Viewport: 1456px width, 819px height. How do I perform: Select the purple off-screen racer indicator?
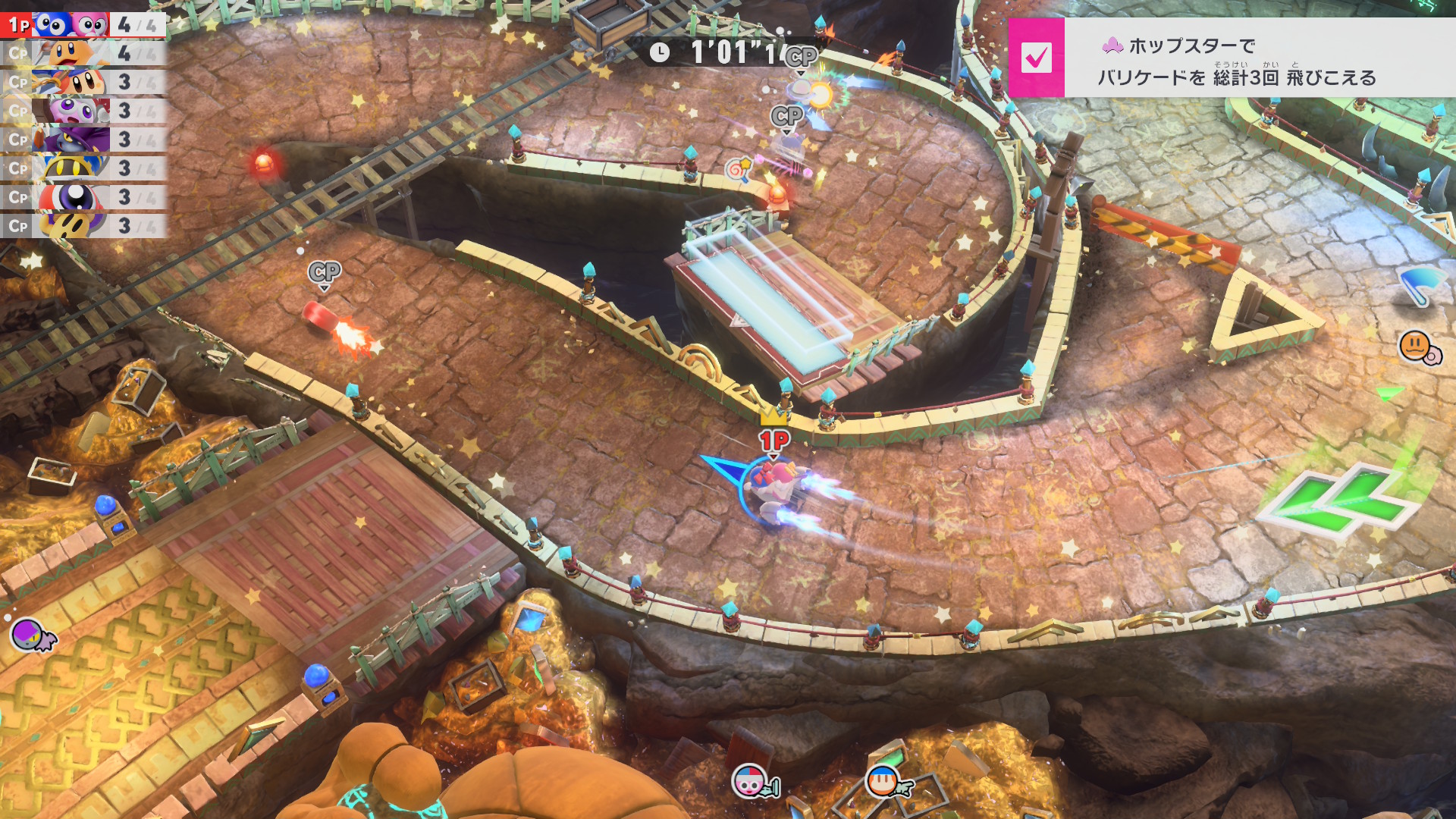33,635
